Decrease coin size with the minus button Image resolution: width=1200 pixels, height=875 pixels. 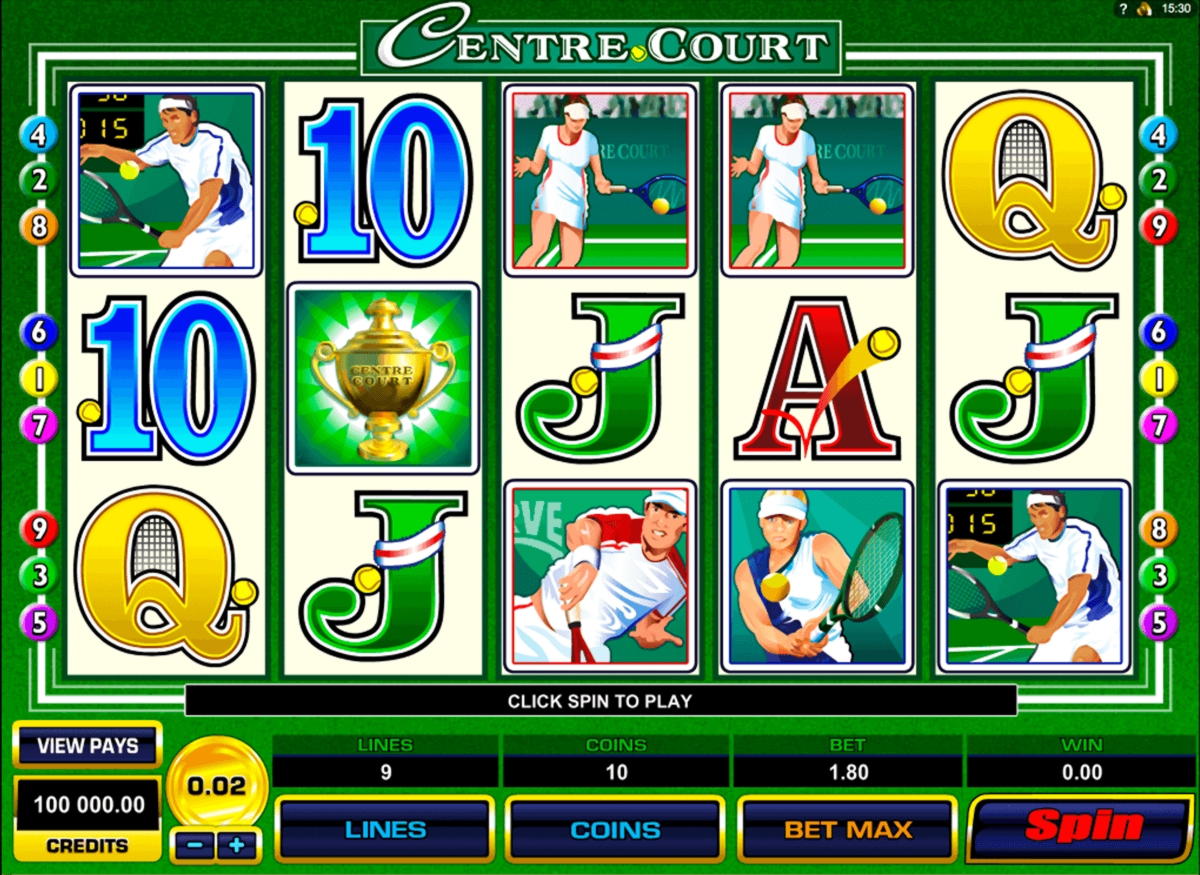(194, 845)
